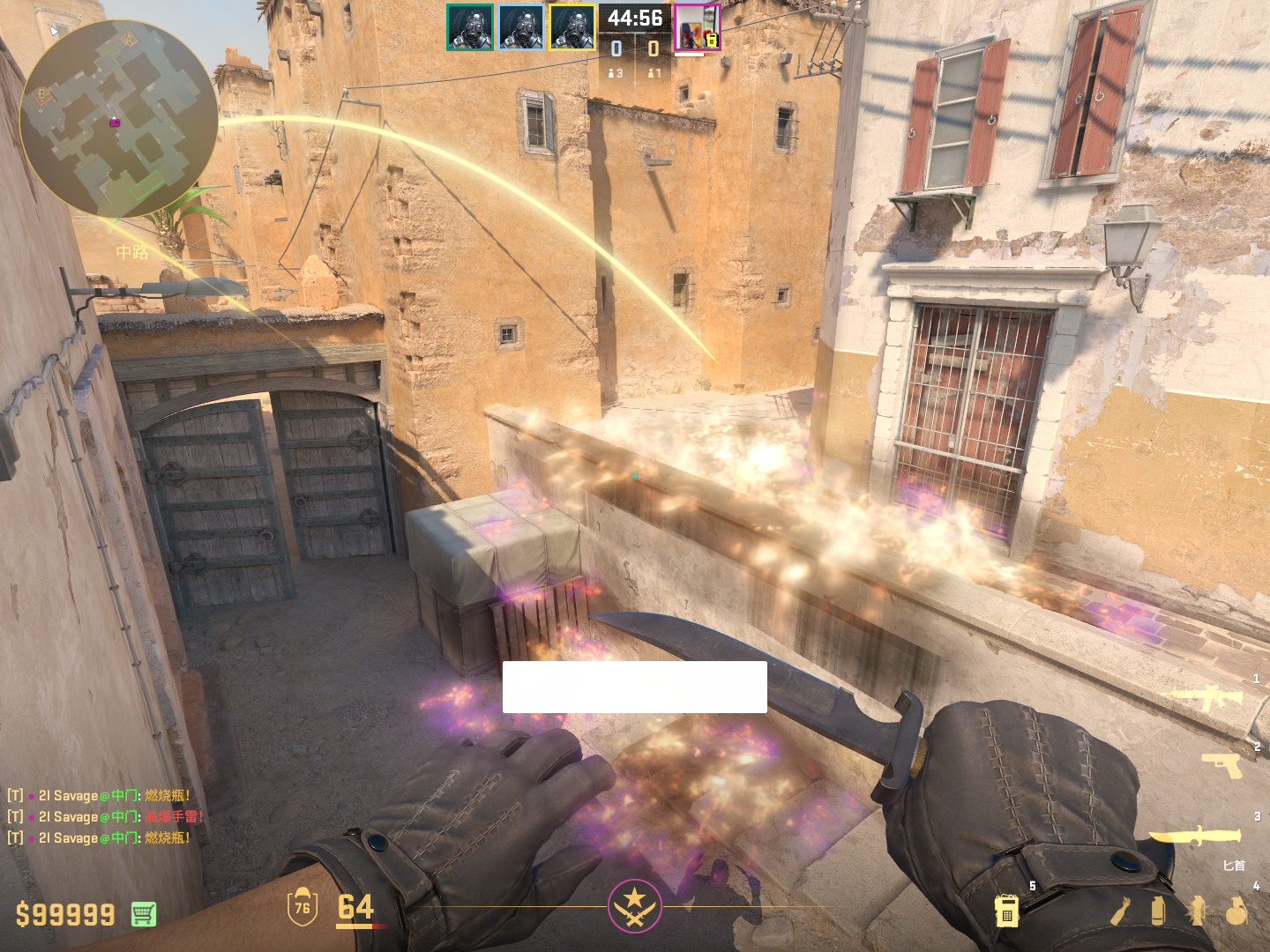Click the armor shield icon
The height and width of the screenshot is (952, 1270).
(x=303, y=907)
